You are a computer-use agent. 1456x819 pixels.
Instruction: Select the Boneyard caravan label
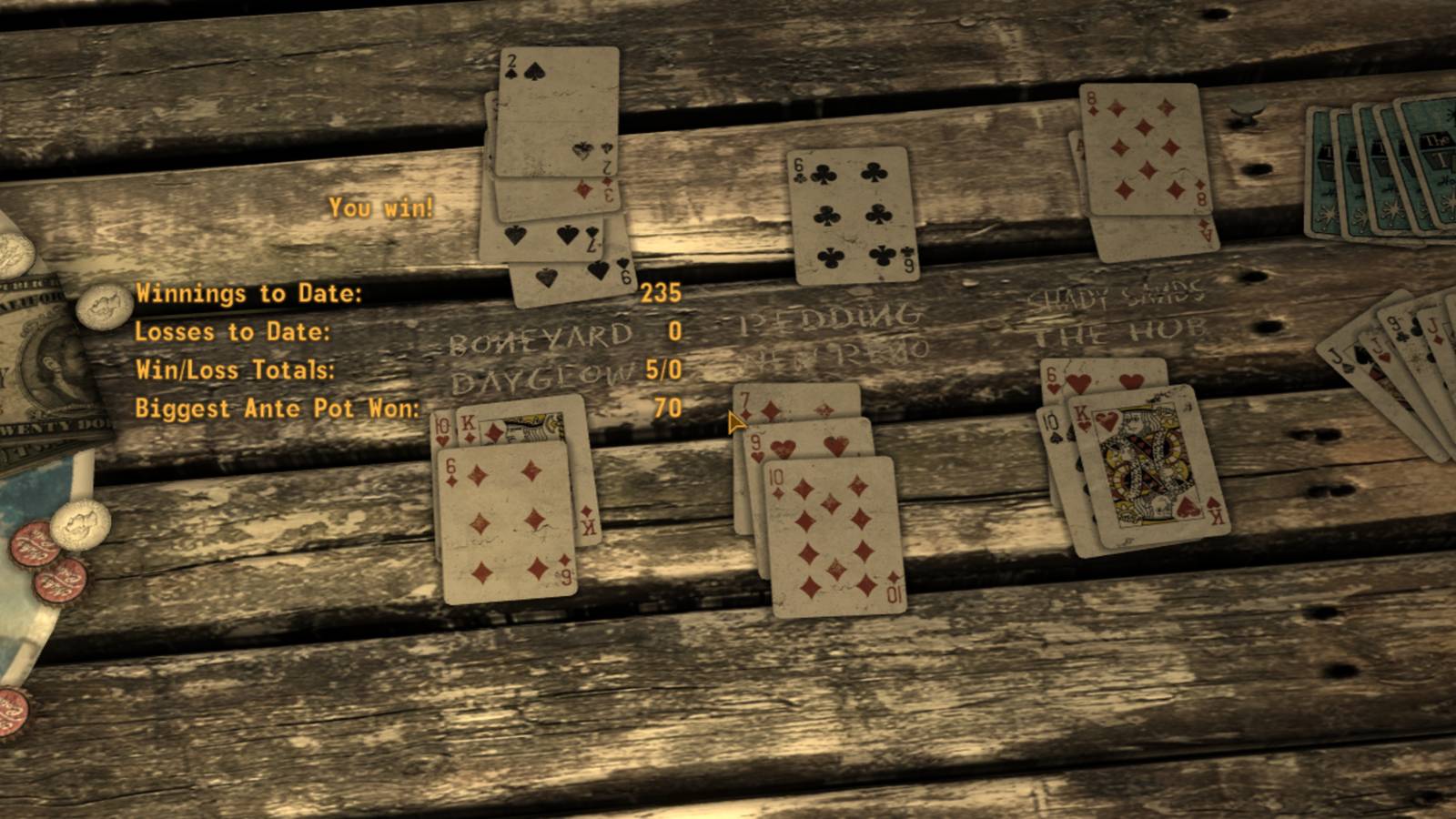tap(537, 337)
